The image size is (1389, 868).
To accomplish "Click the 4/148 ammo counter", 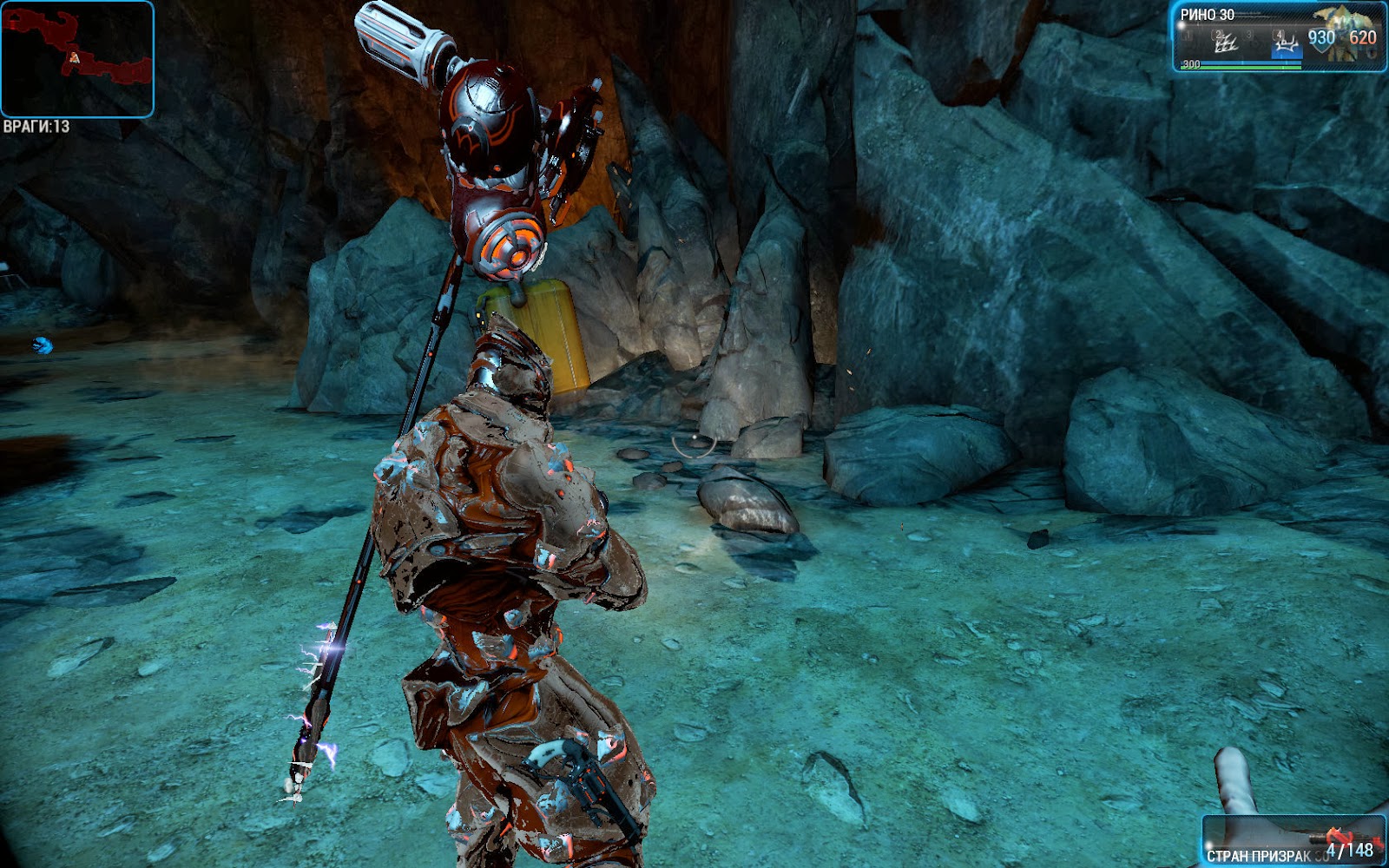I will click(x=1351, y=851).
